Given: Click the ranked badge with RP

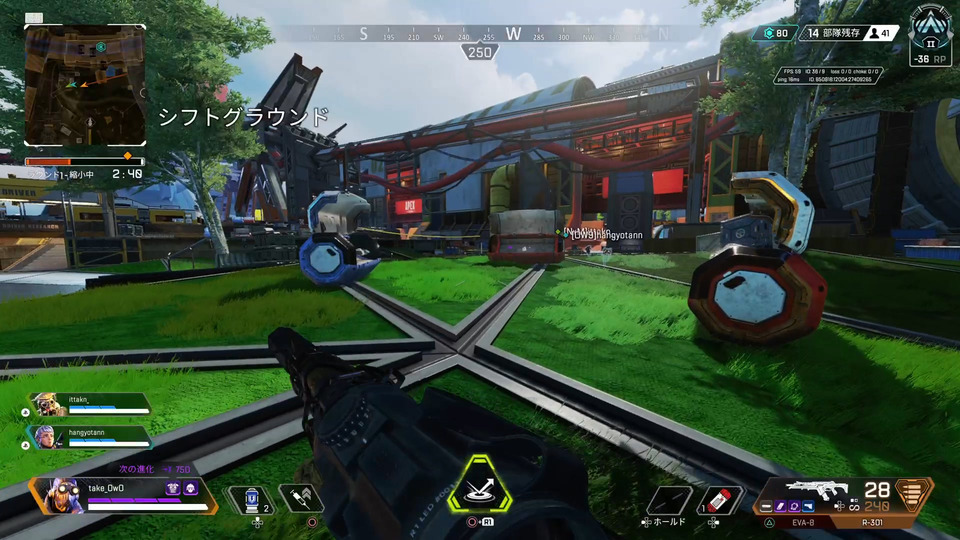Looking at the screenshot, I should point(931,35).
